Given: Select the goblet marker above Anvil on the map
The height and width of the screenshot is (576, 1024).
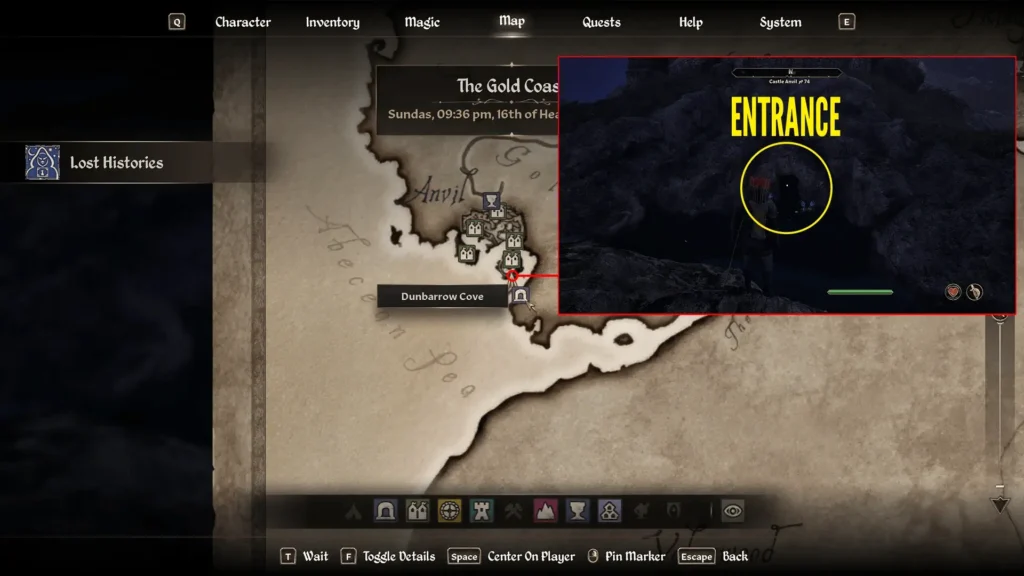Looking at the screenshot, I should coord(492,202).
